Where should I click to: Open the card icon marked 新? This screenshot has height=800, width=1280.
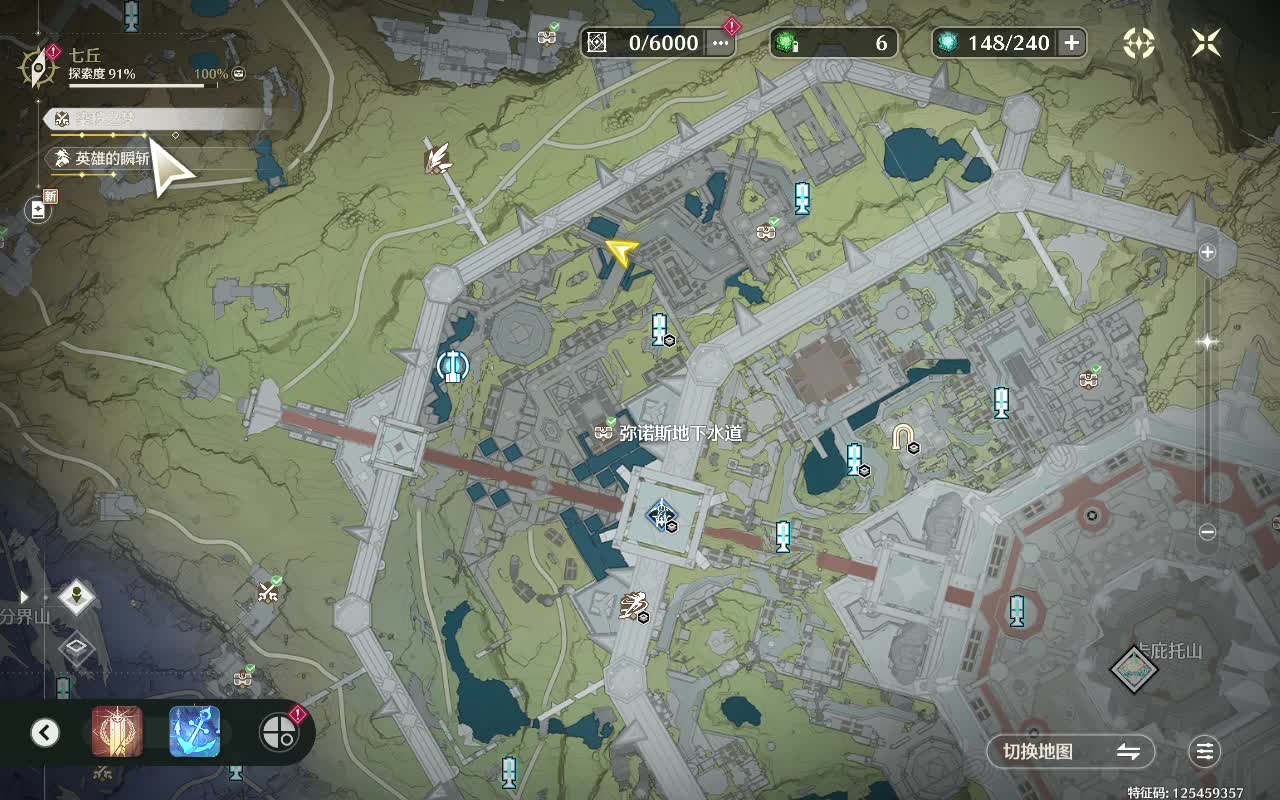pos(38,209)
